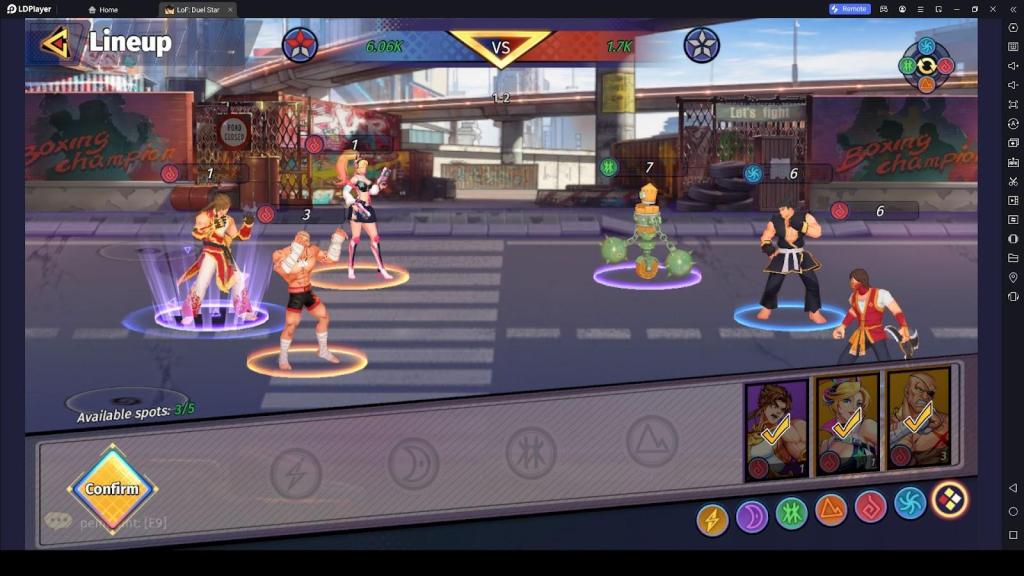Filter heroes by orange mountain element
Image resolution: width=1024 pixels, height=576 pixels.
(831, 510)
